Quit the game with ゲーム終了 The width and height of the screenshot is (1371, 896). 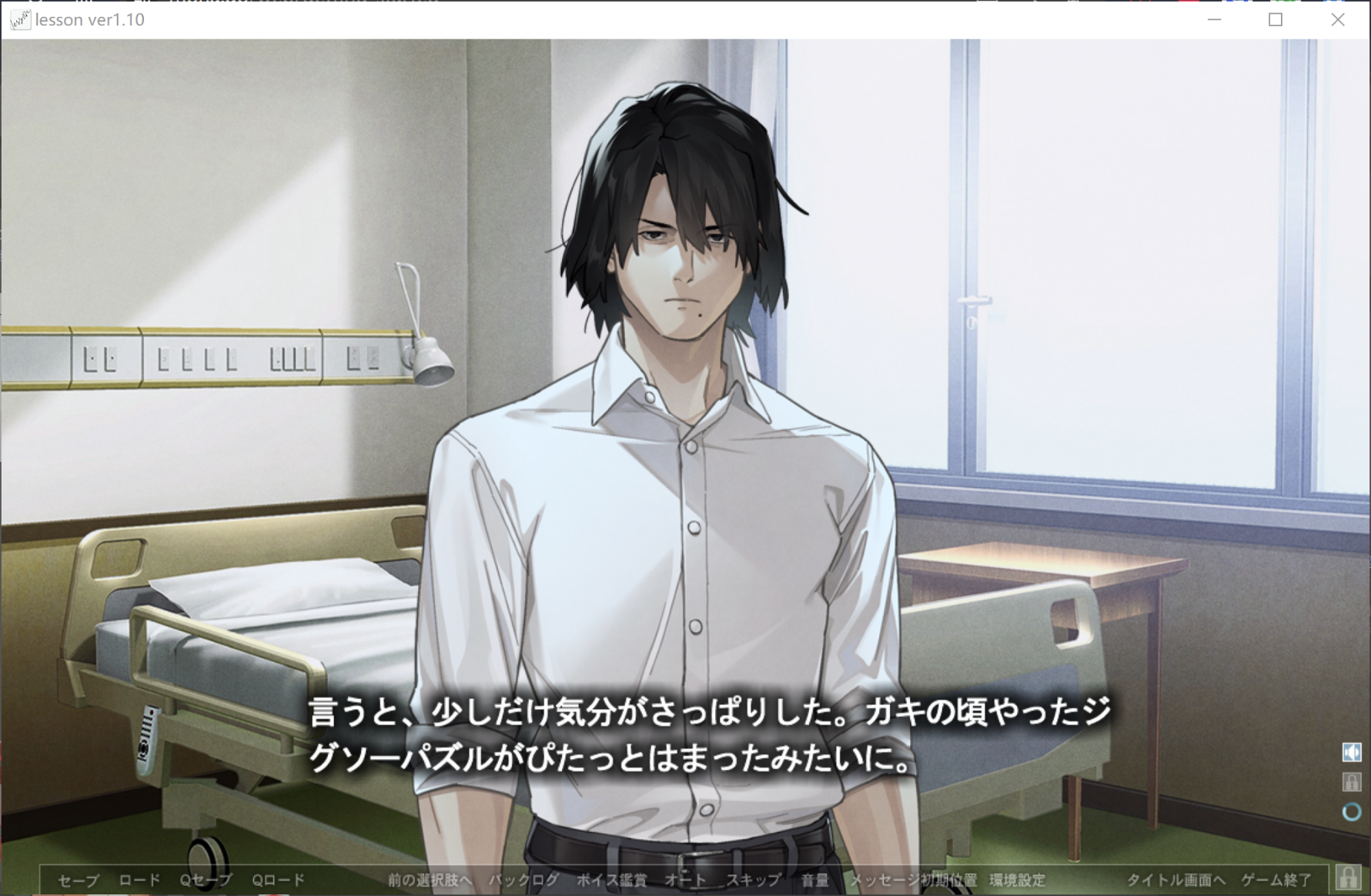pyautogui.click(x=1276, y=880)
